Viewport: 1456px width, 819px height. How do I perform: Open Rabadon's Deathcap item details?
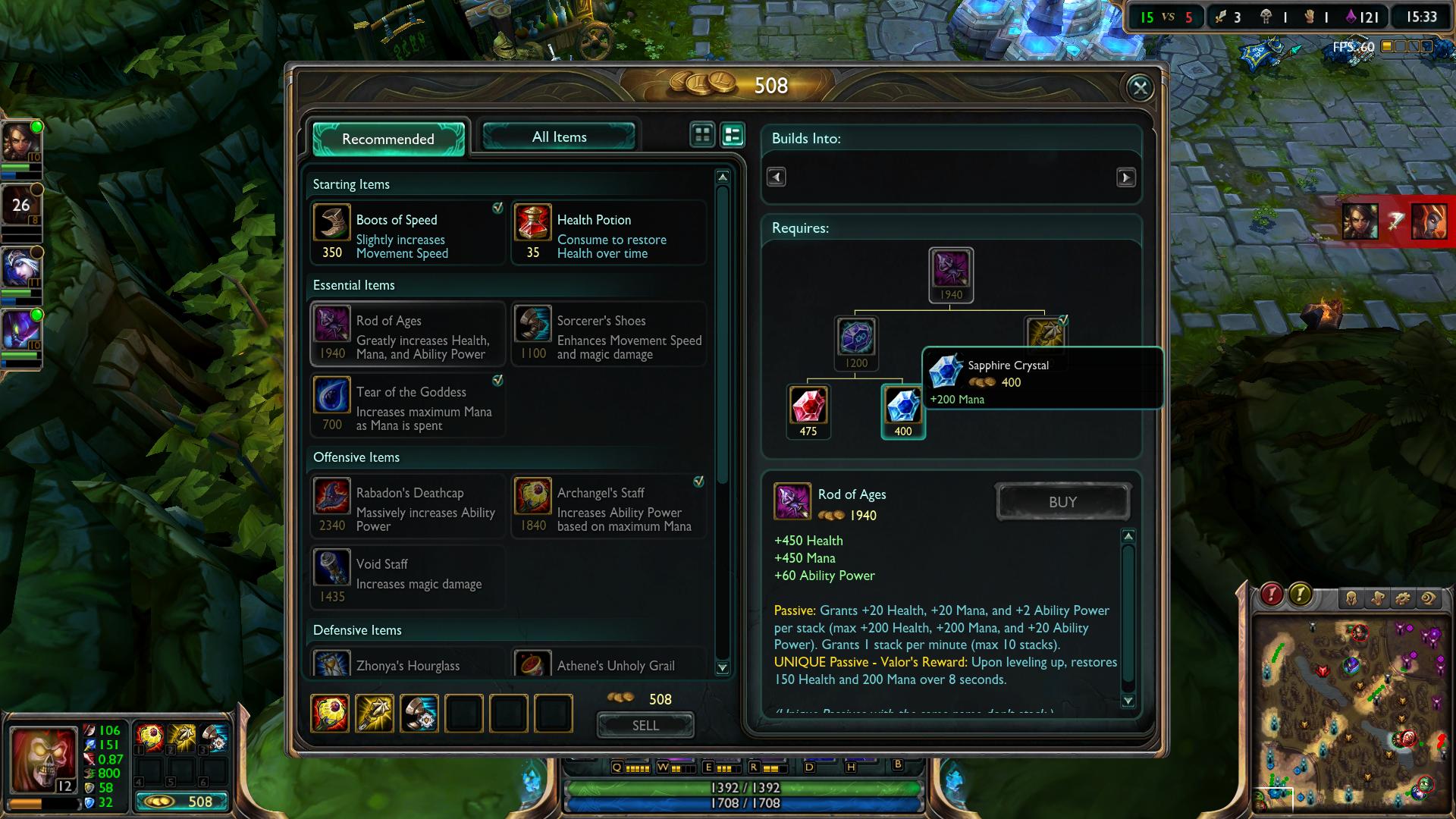(407, 507)
